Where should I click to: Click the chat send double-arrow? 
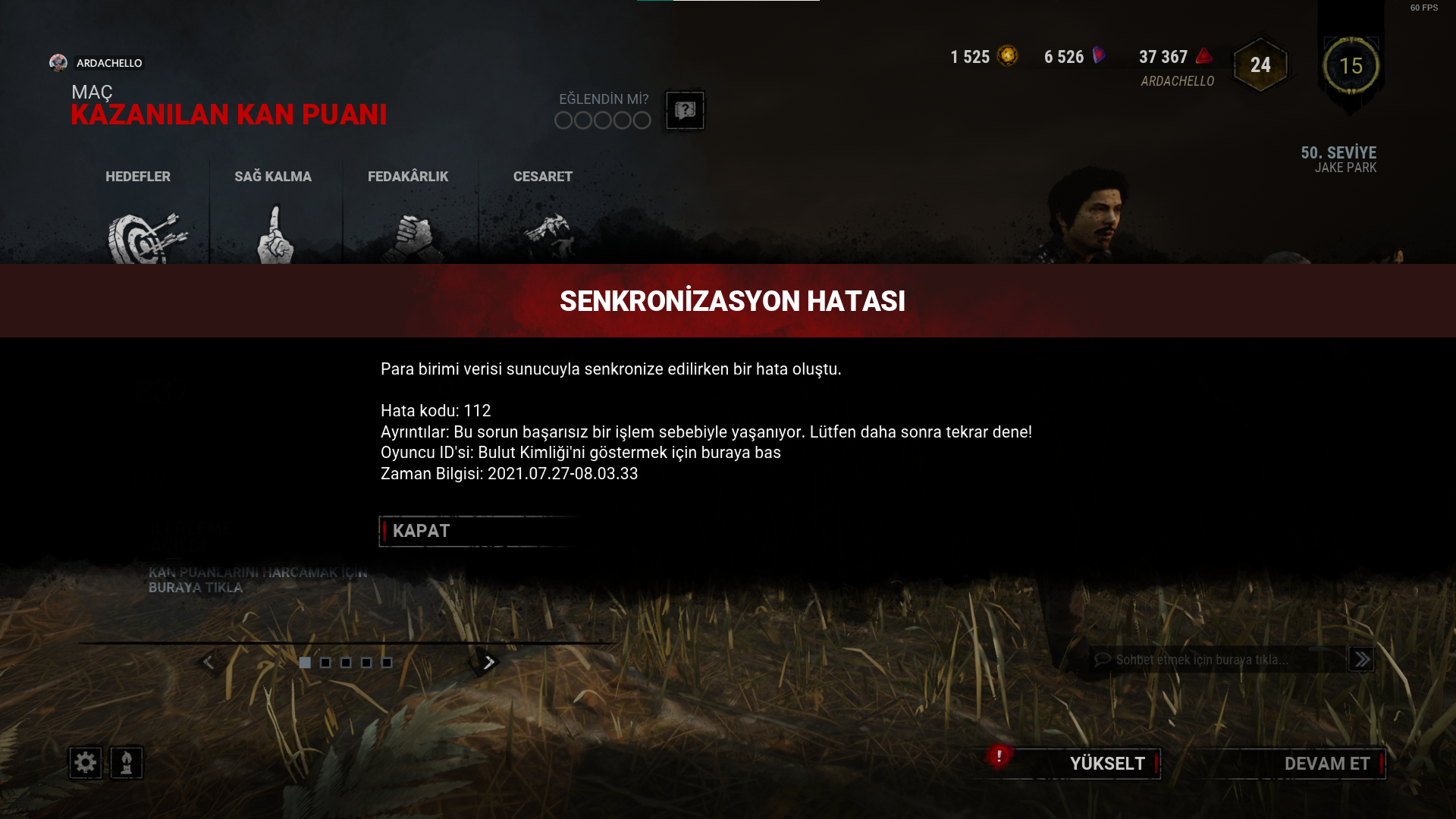point(1361,660)
